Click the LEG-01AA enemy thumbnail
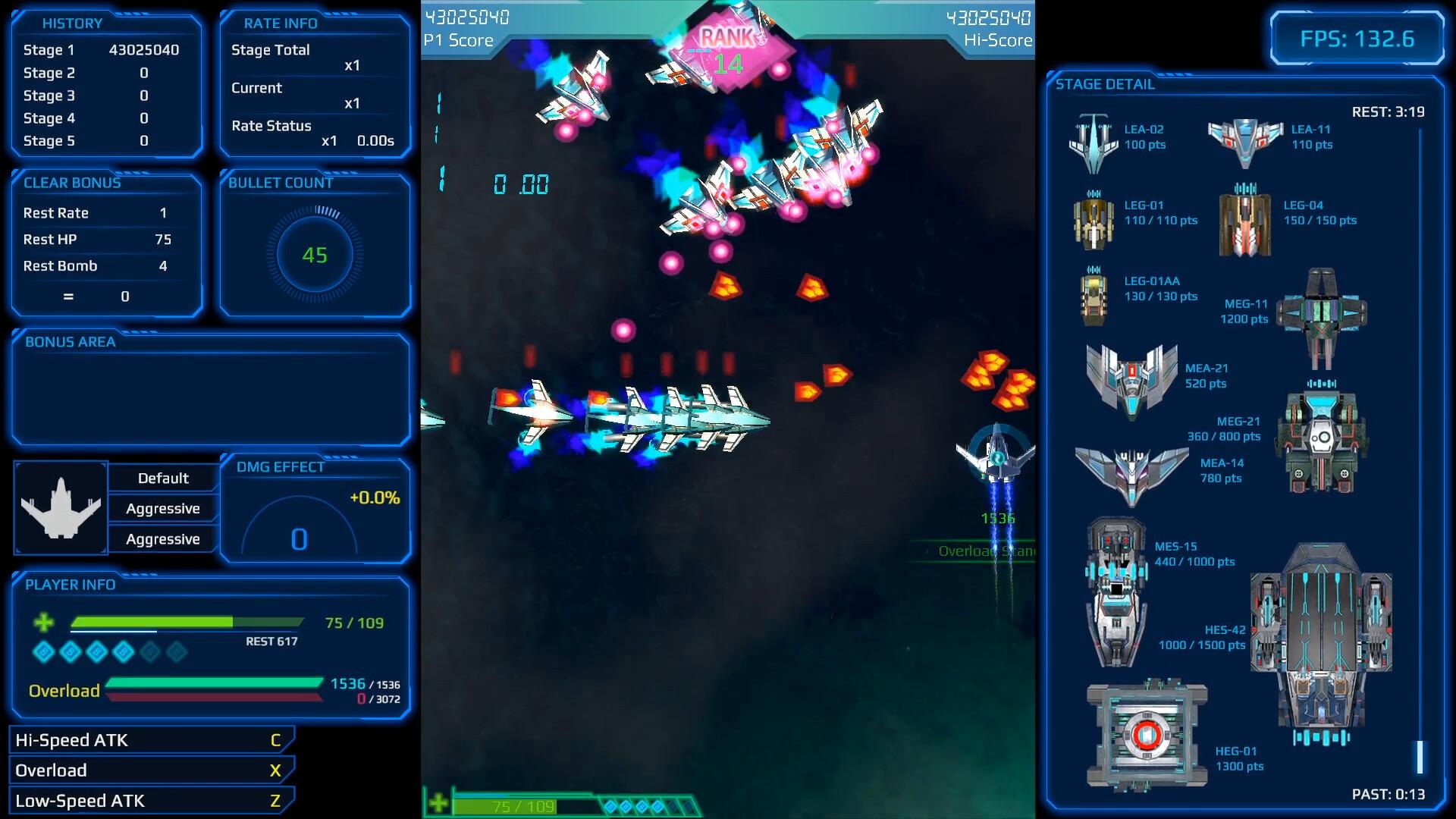This screenshot has height=819, width=1456. tap(1093, 296)
